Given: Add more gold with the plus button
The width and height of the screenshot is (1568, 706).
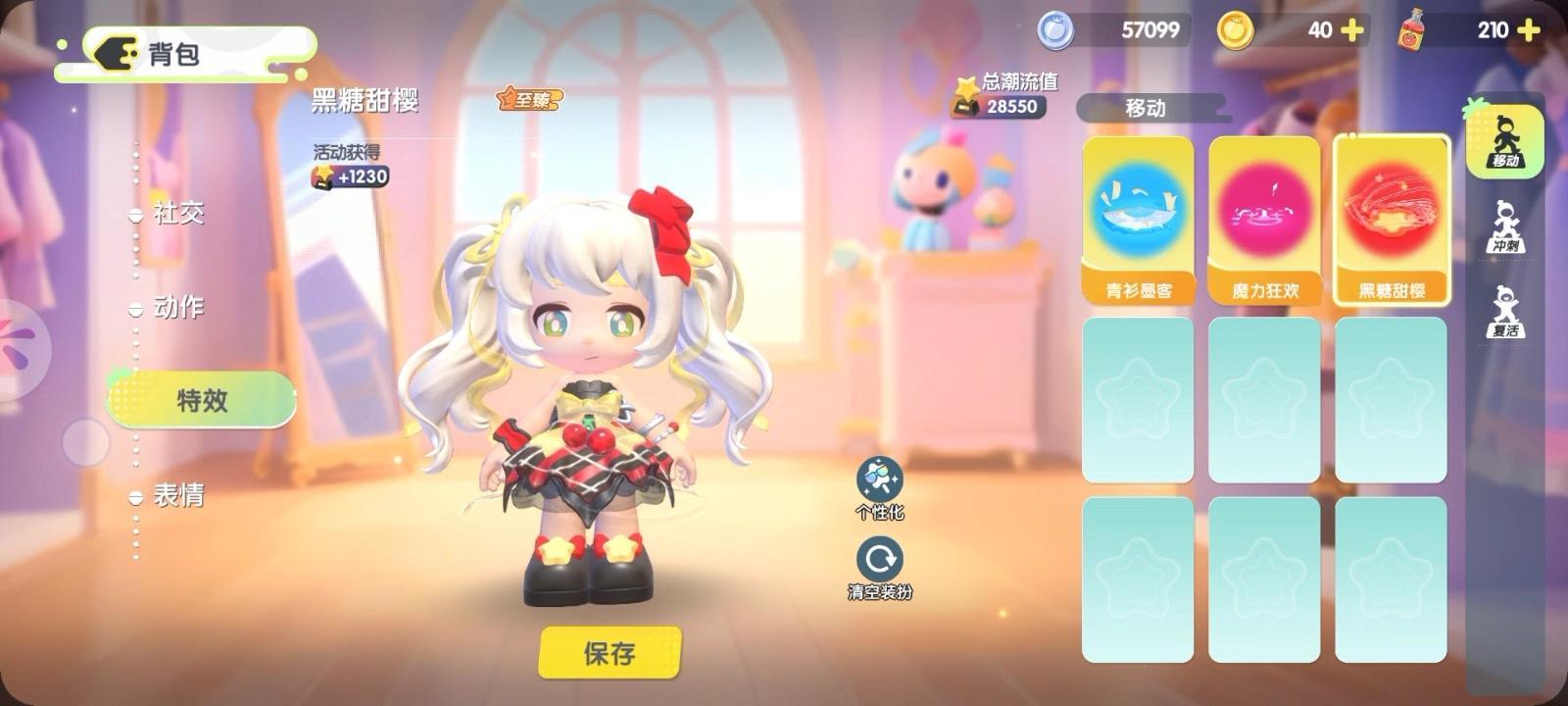Looking at the screenshot, I should coord(1353,30).
